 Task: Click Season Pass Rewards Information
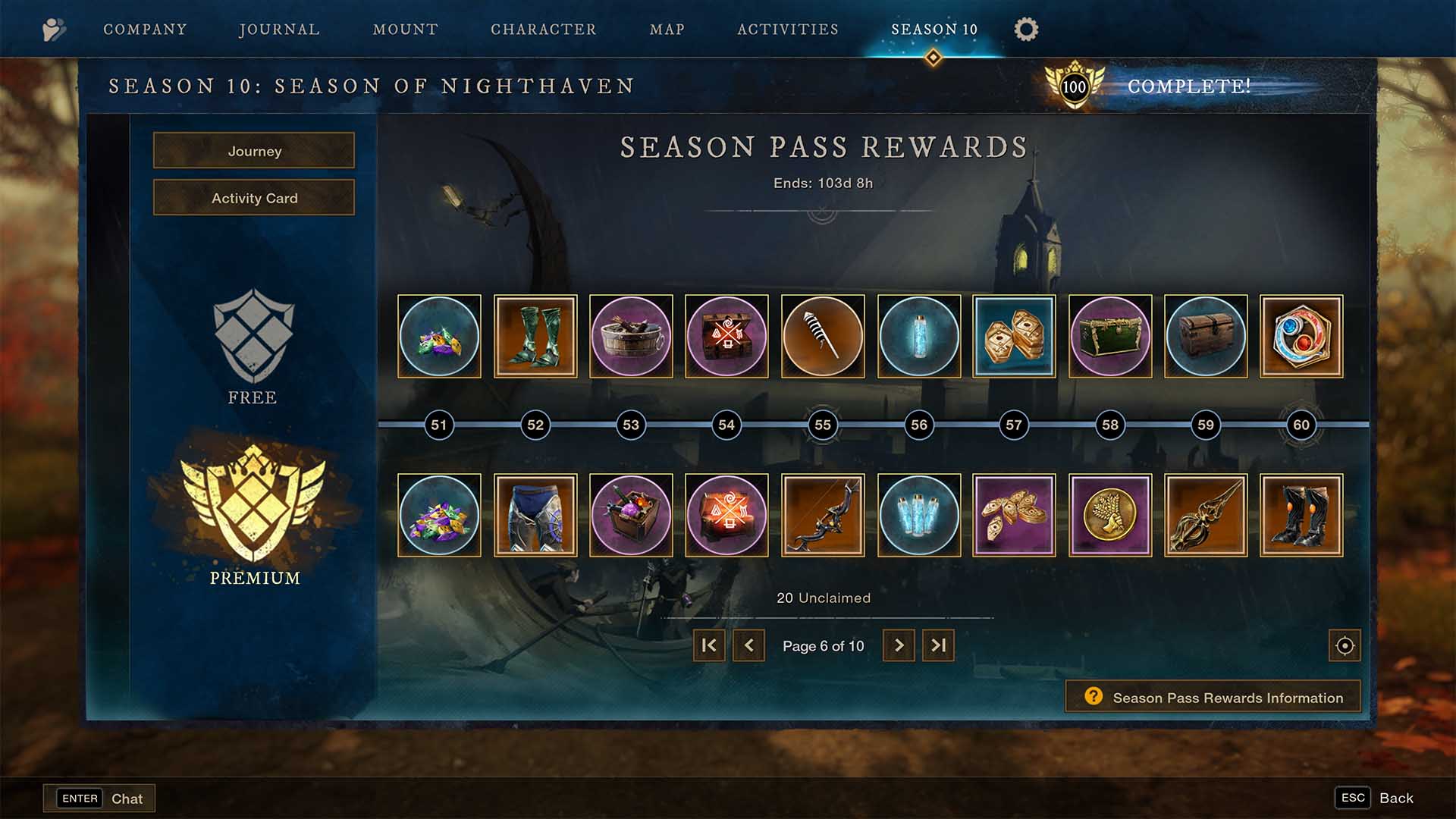pos(1212,697)
